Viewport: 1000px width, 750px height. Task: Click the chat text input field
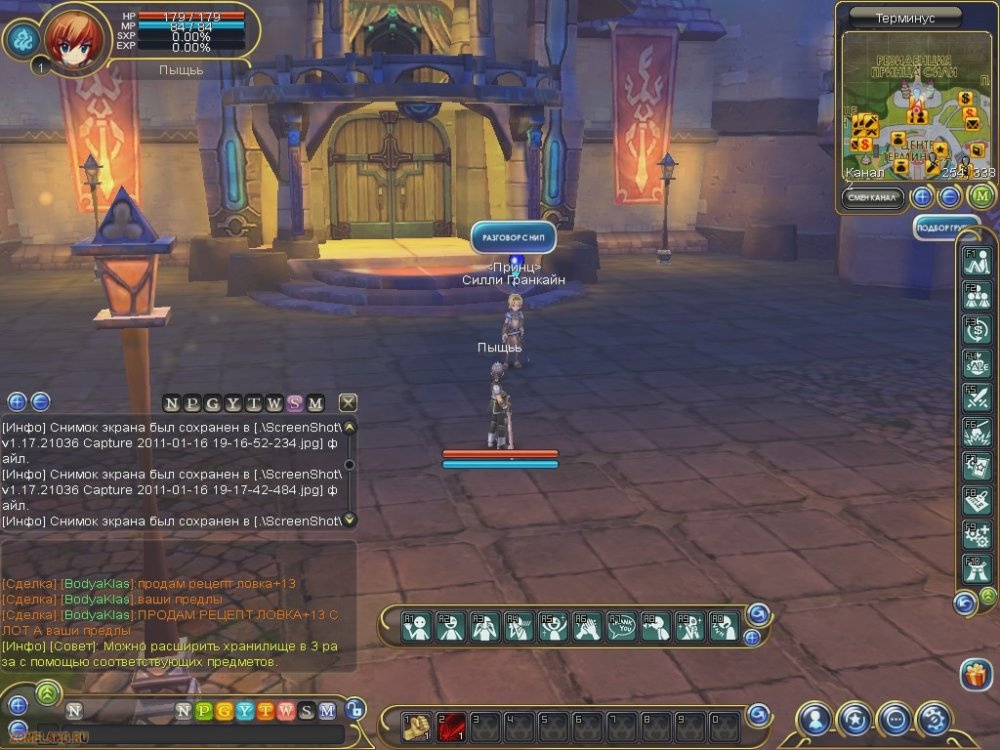(200, 734)
